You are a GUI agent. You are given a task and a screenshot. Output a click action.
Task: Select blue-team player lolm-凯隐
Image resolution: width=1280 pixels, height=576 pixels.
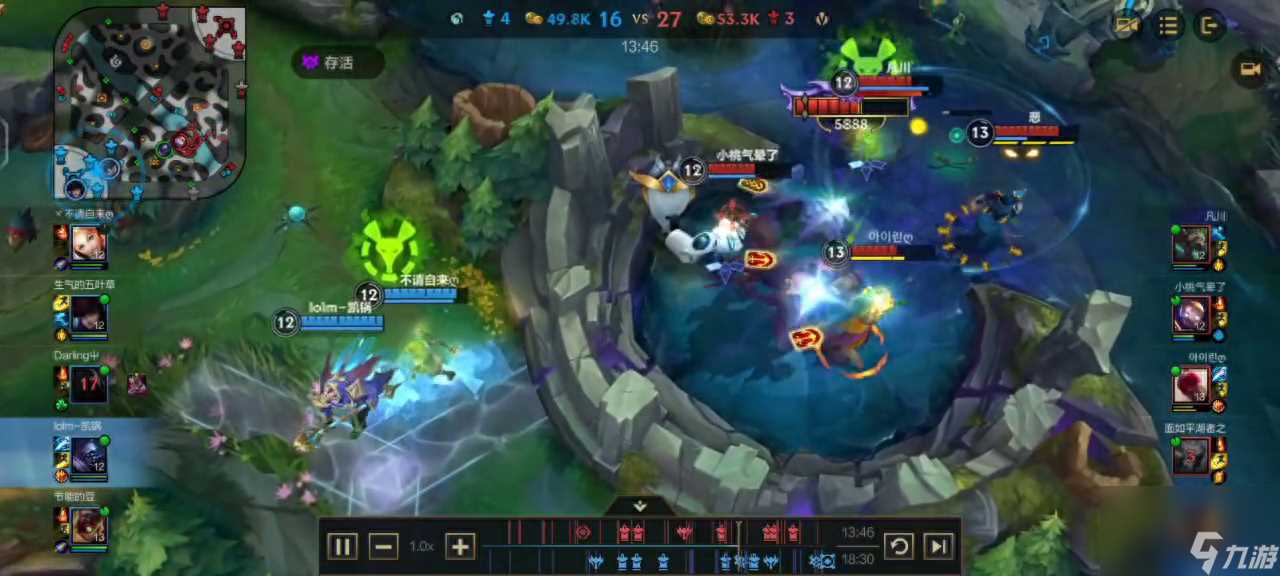click(88, 457)
